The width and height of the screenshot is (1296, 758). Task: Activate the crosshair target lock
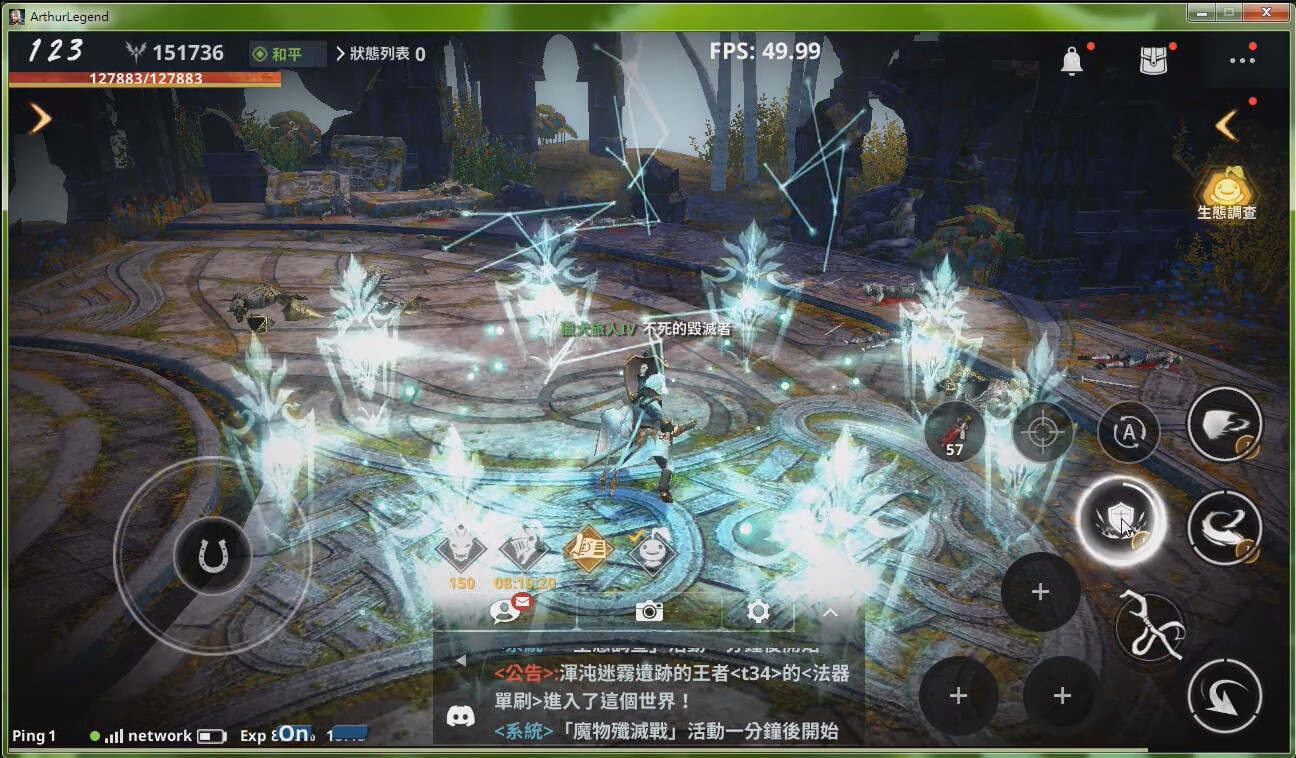1043,432
